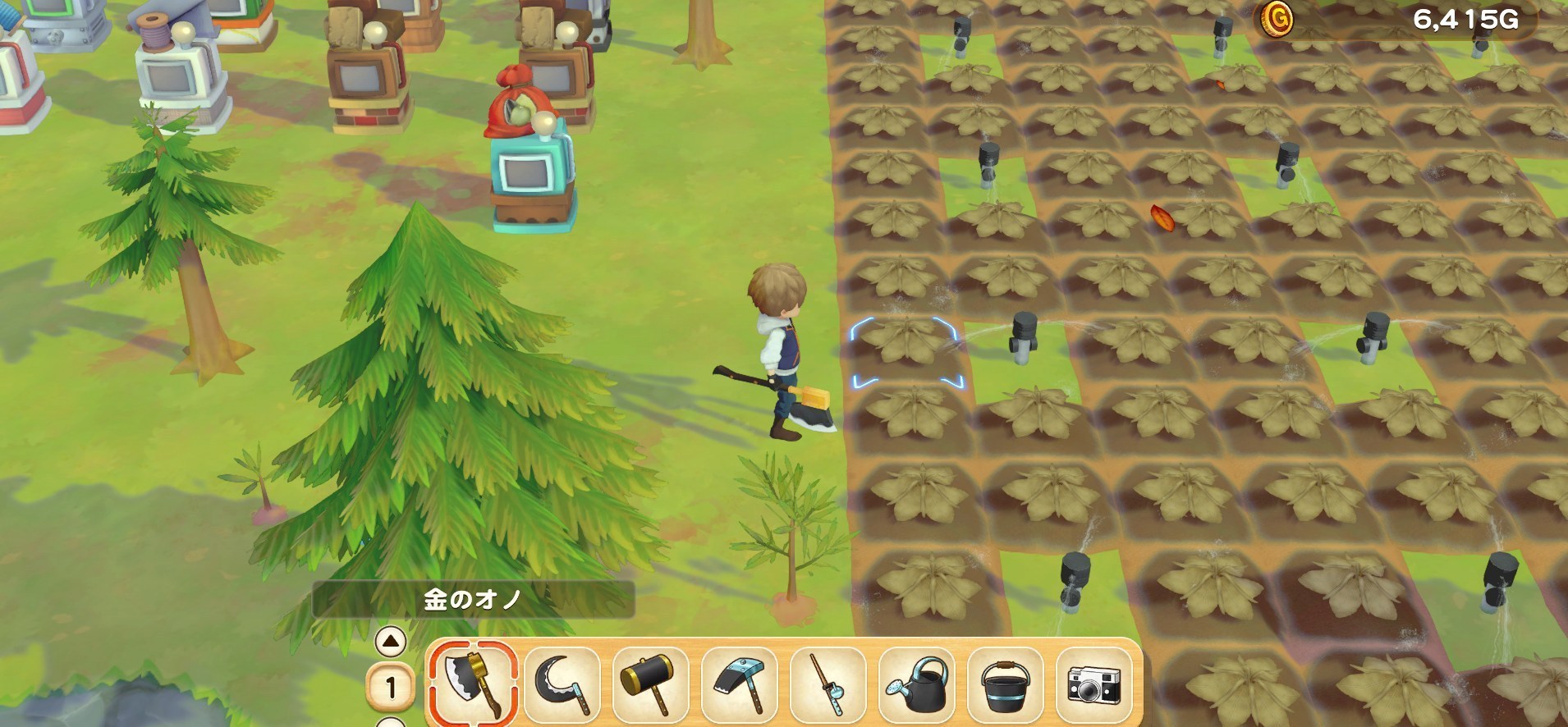Select the camera tool slot
The image size is (1568, 727).
click(1095, 684)
